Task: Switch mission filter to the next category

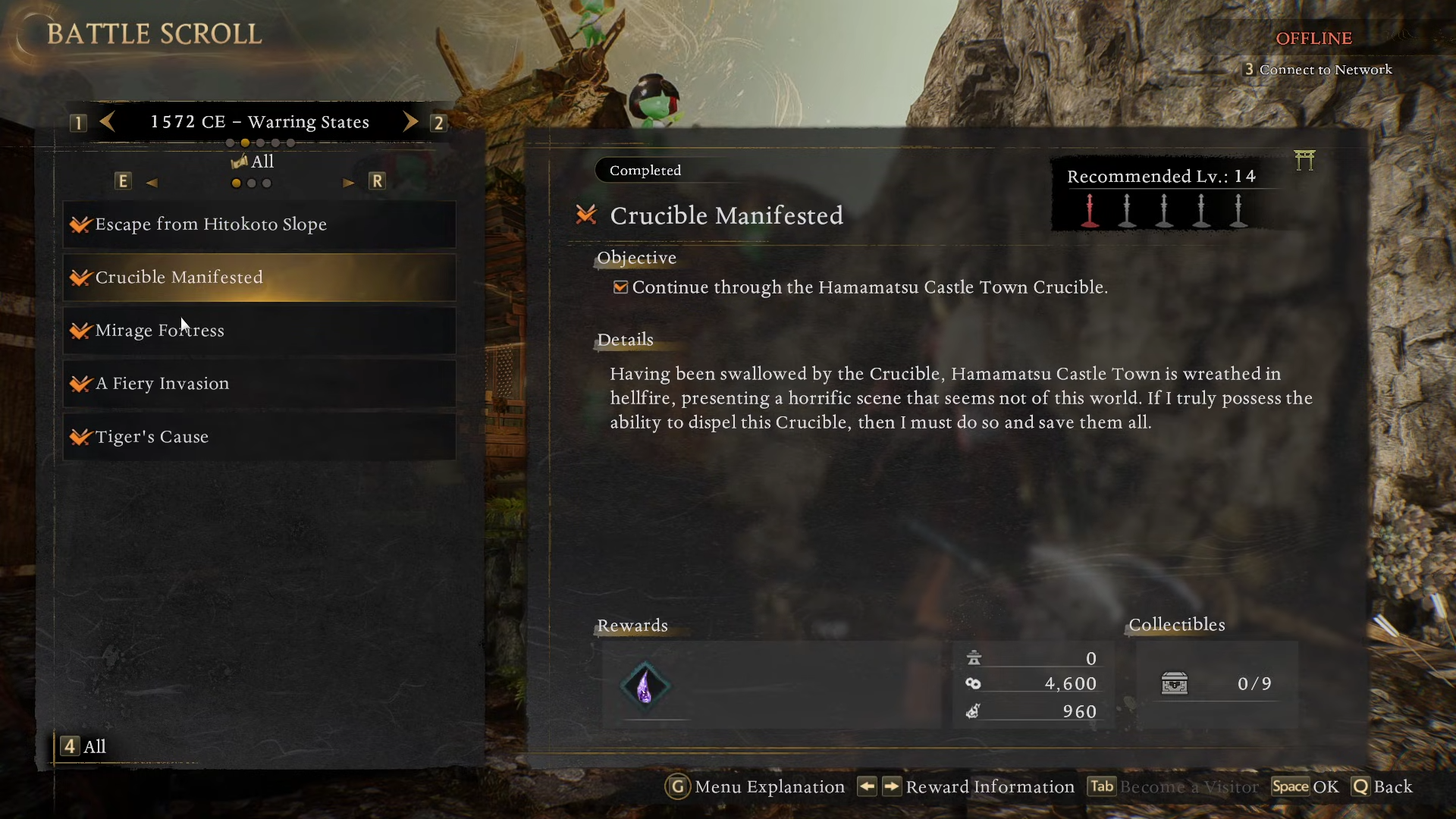Action: click(x=348, y=182)
